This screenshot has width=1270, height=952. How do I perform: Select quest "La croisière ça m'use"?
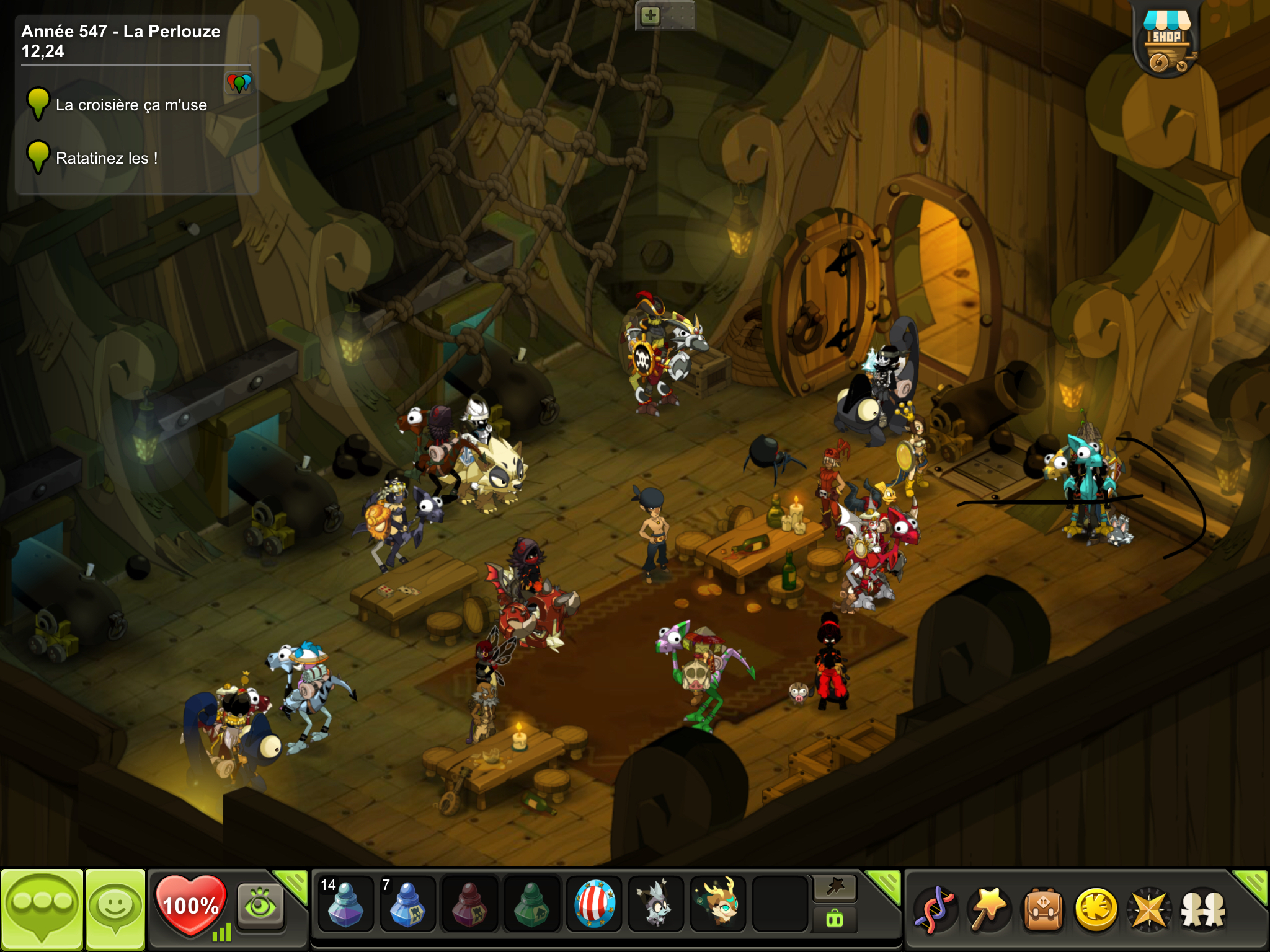[x=131, y=105]
